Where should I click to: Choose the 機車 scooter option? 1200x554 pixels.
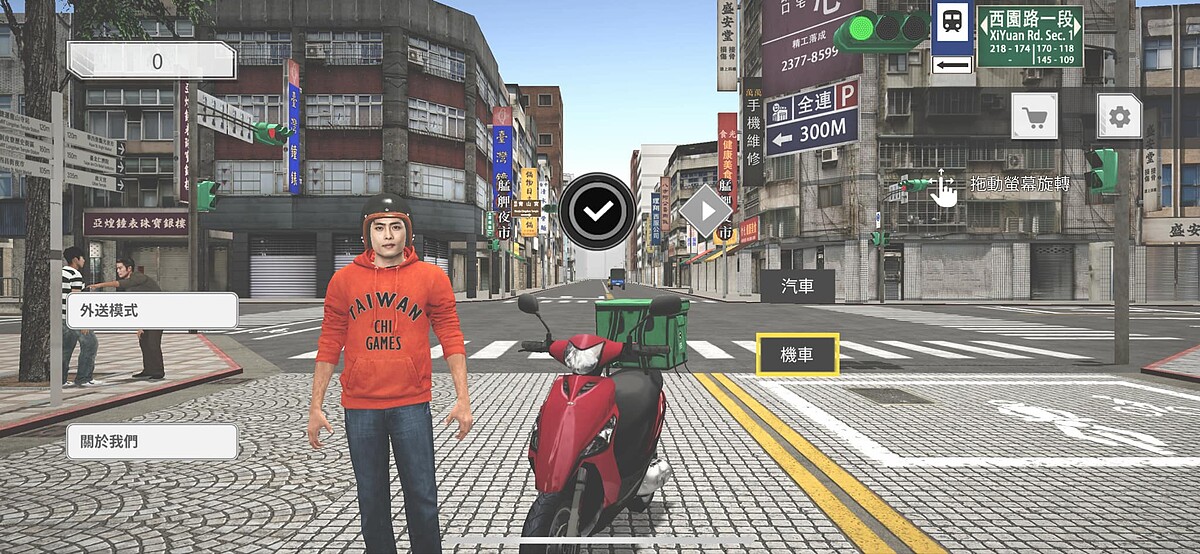(797, 354)
